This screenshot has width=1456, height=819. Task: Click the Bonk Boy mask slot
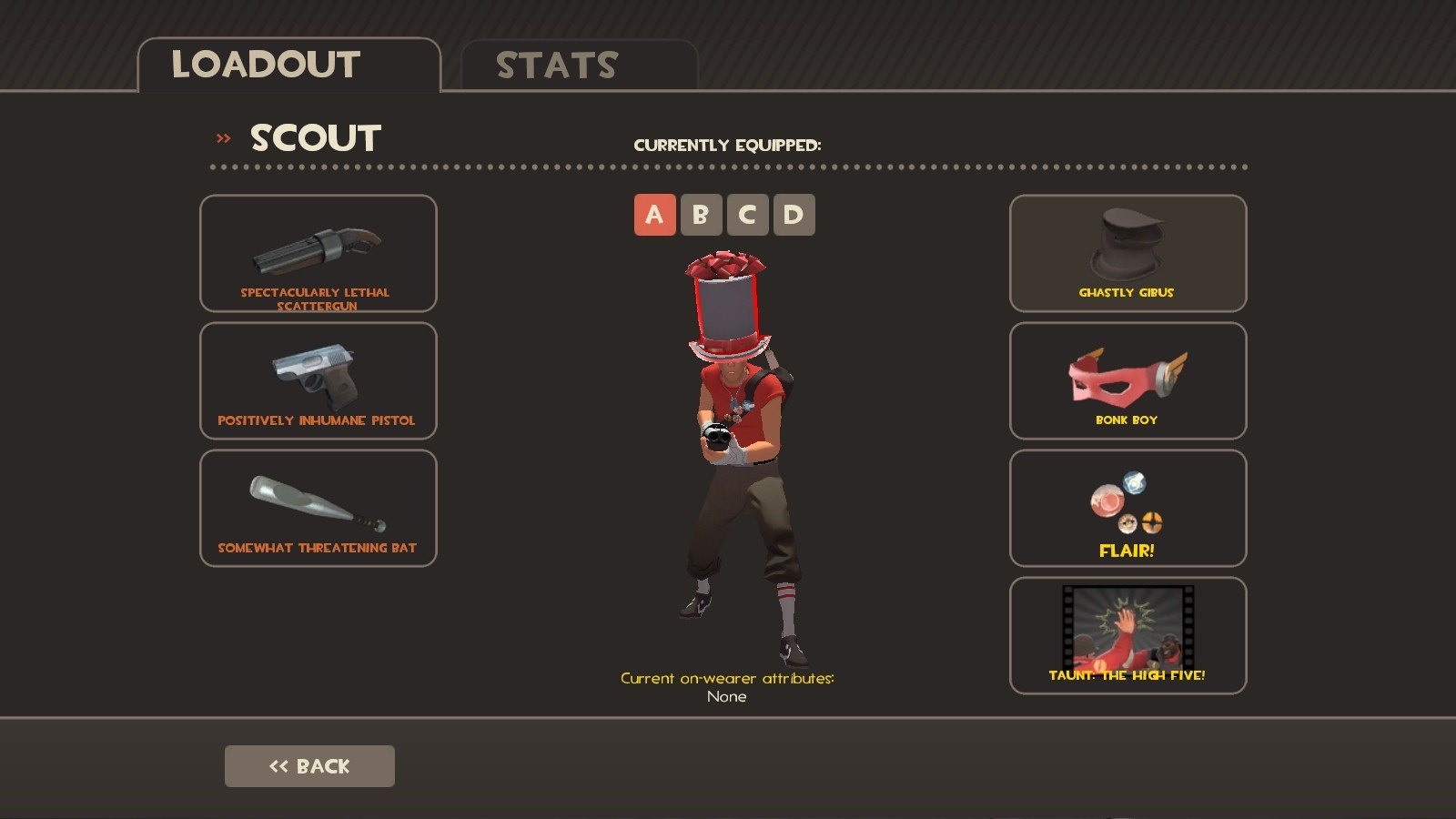1127,381
